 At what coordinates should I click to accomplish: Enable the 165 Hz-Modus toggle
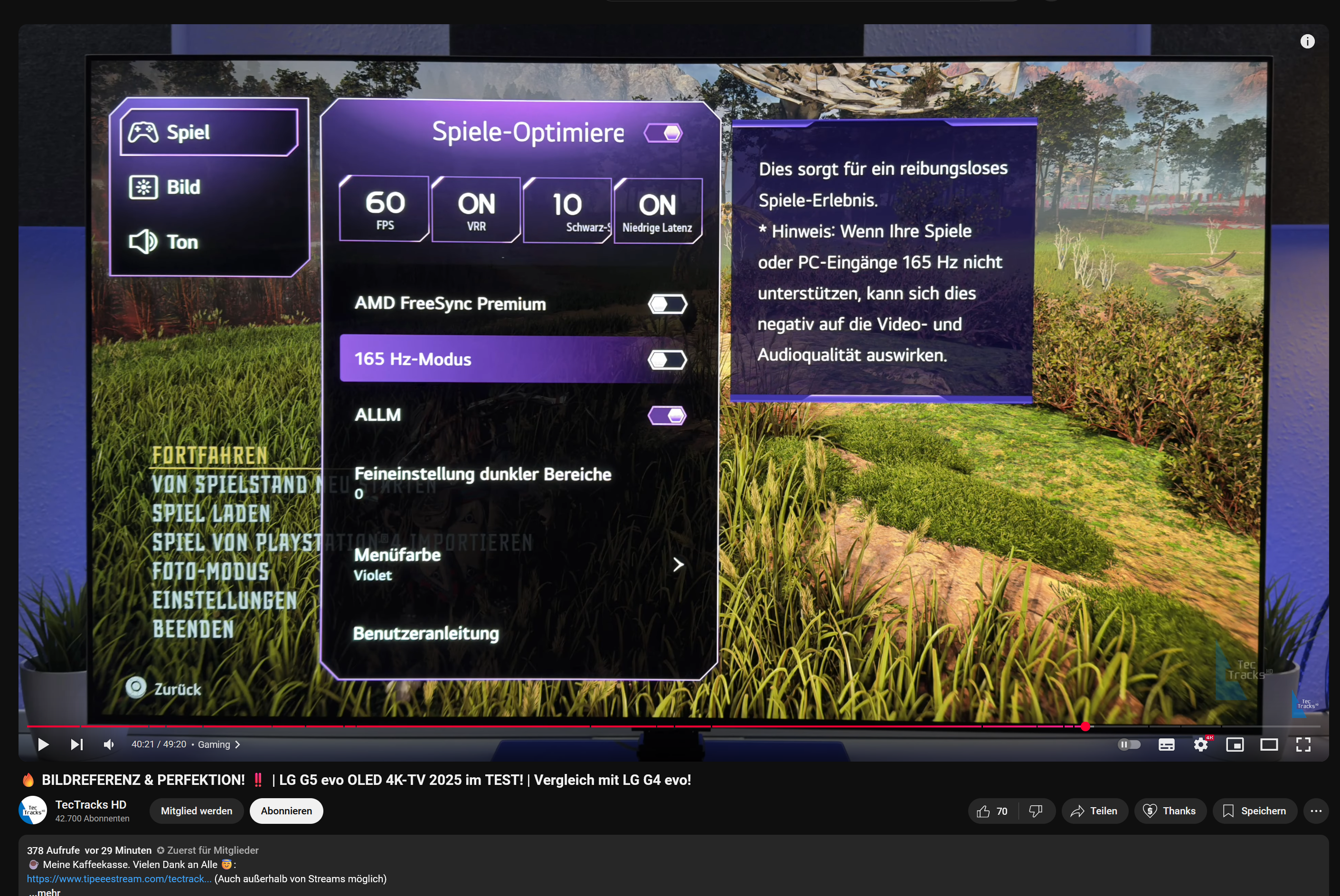668,359
